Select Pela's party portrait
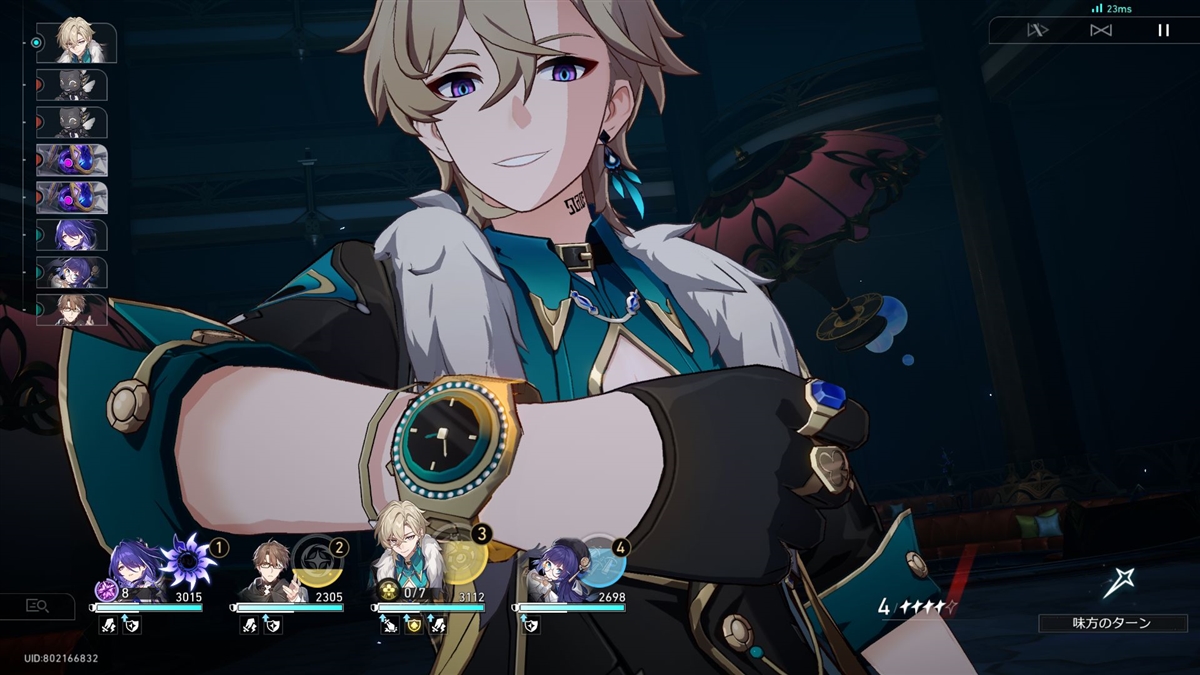The height and width of the screenshot is (675, 1200). [x=553, y=575]
